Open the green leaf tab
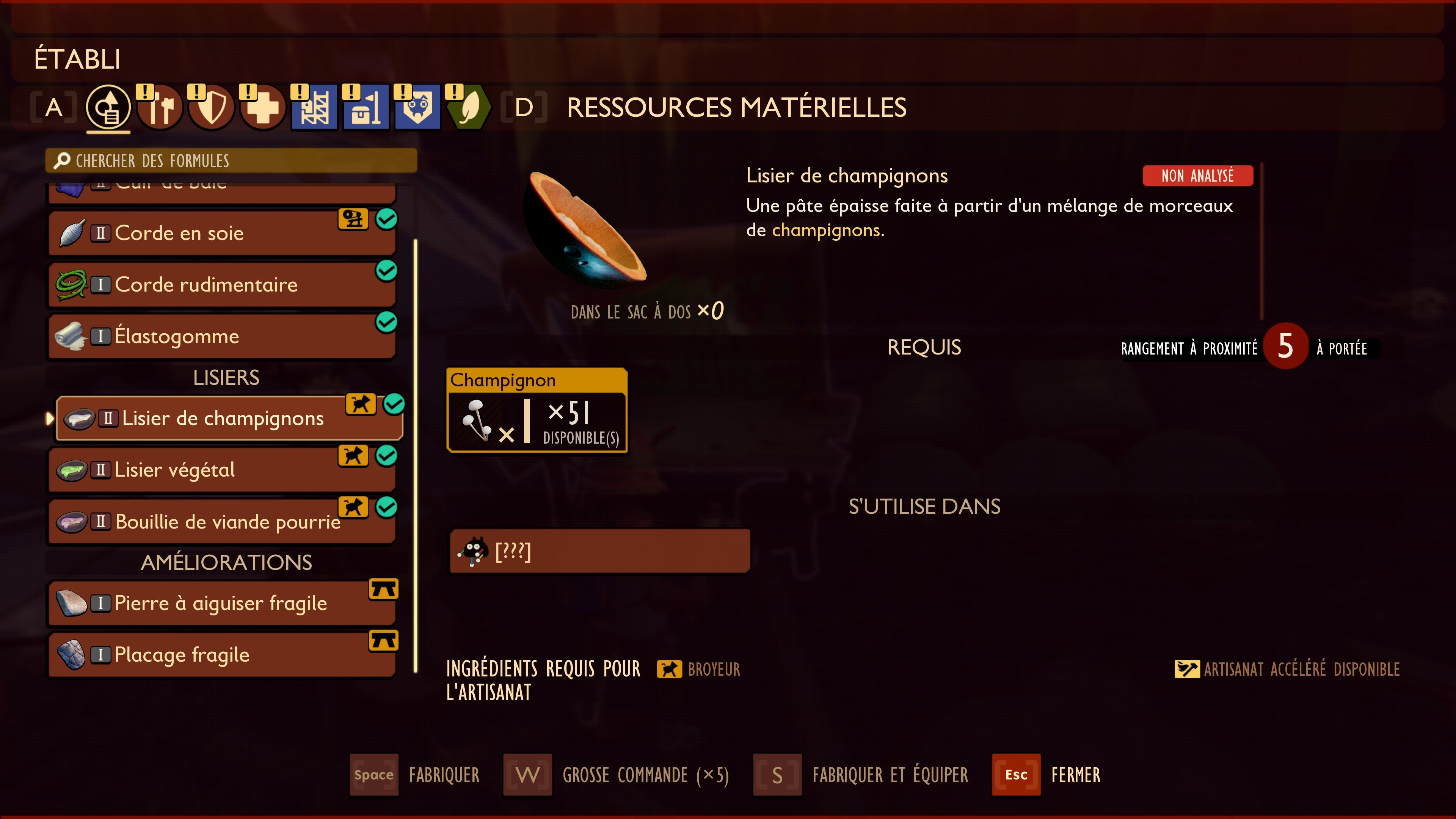 pyautogui.click(x=469, y=107)
